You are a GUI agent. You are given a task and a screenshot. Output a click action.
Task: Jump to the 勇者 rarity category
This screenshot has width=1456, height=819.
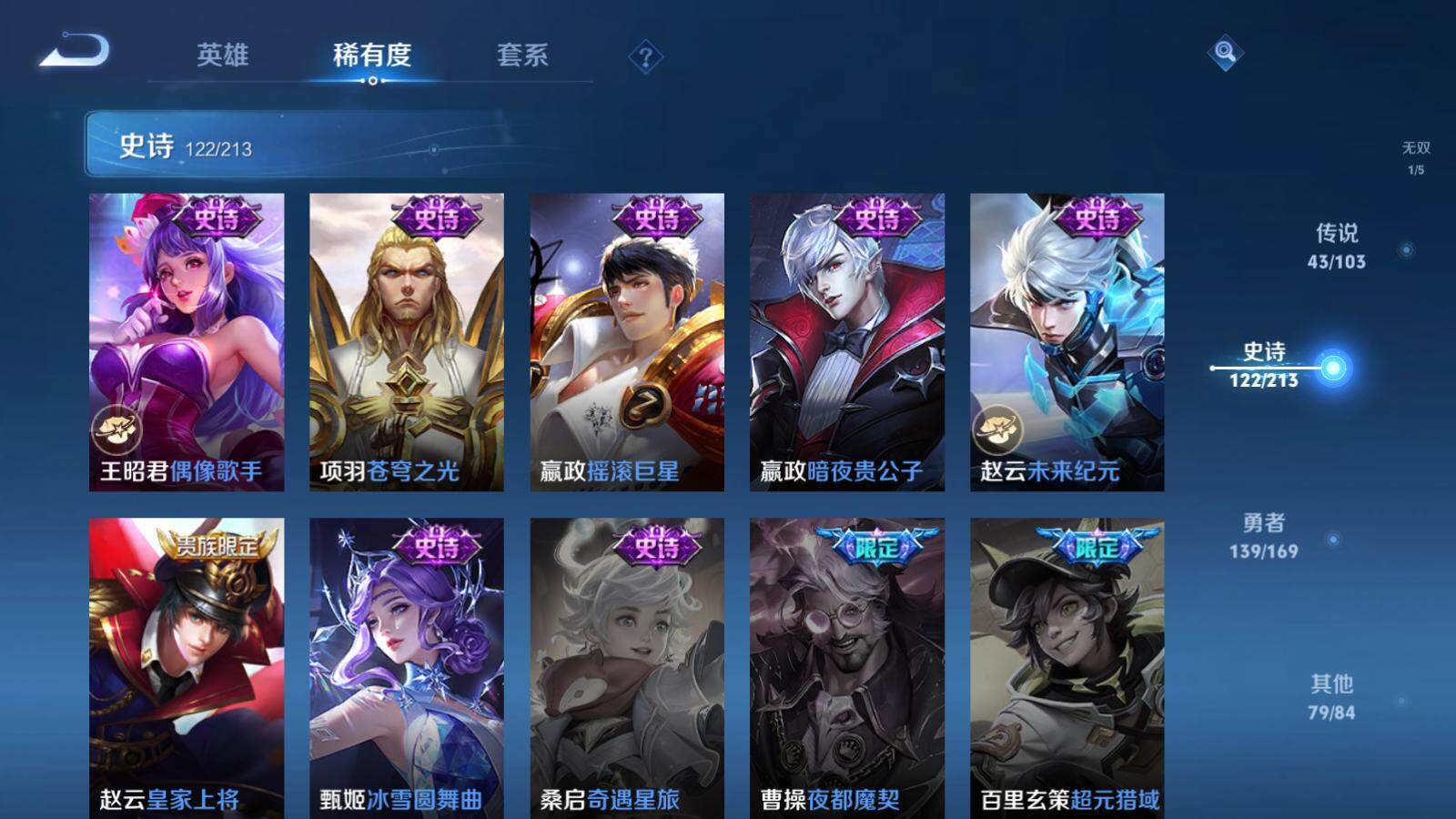pyautogui.click(x=1264, y=535)
